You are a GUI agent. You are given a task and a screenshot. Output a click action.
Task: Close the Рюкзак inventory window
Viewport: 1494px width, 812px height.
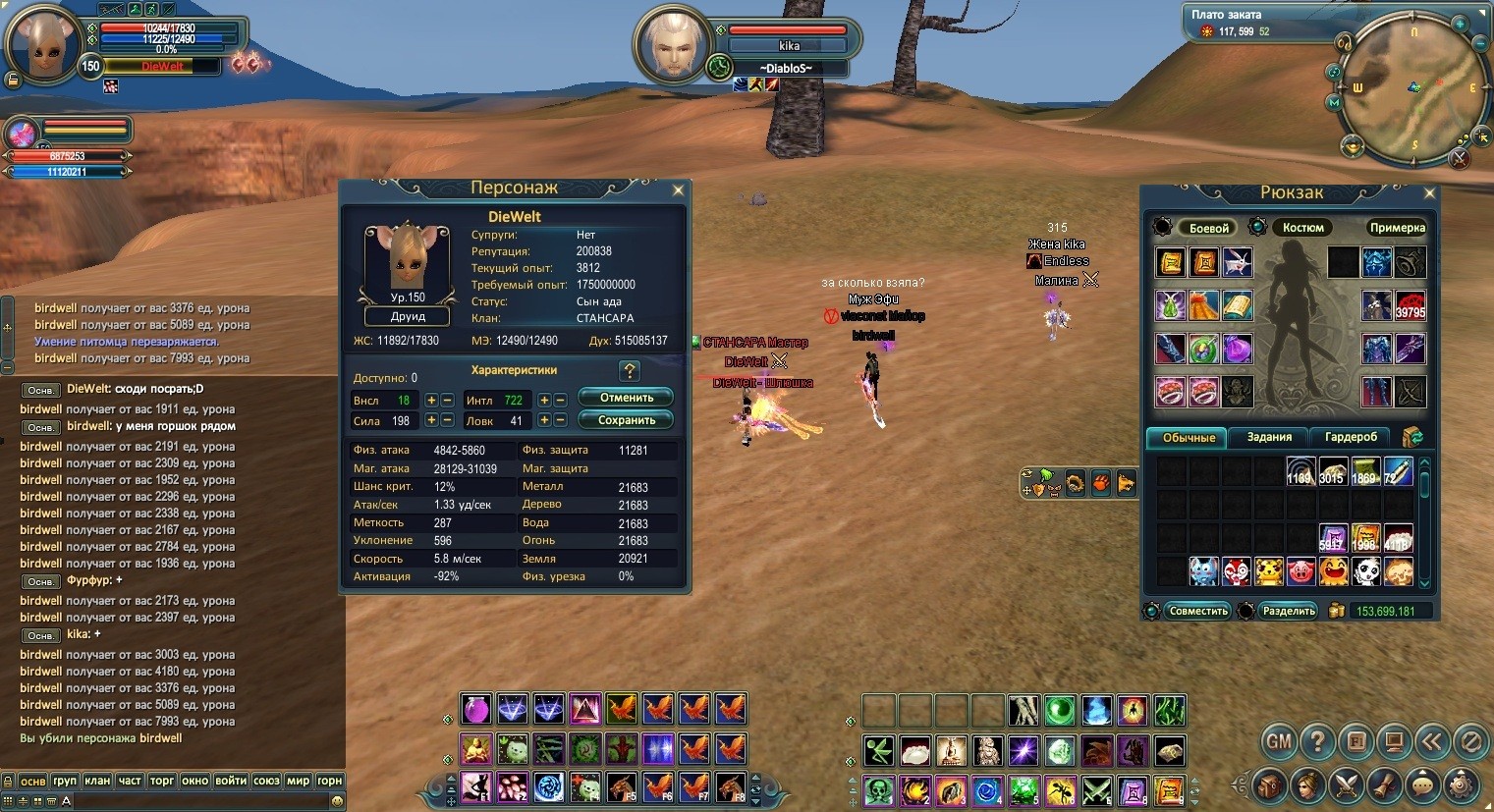coord(1429,193)
